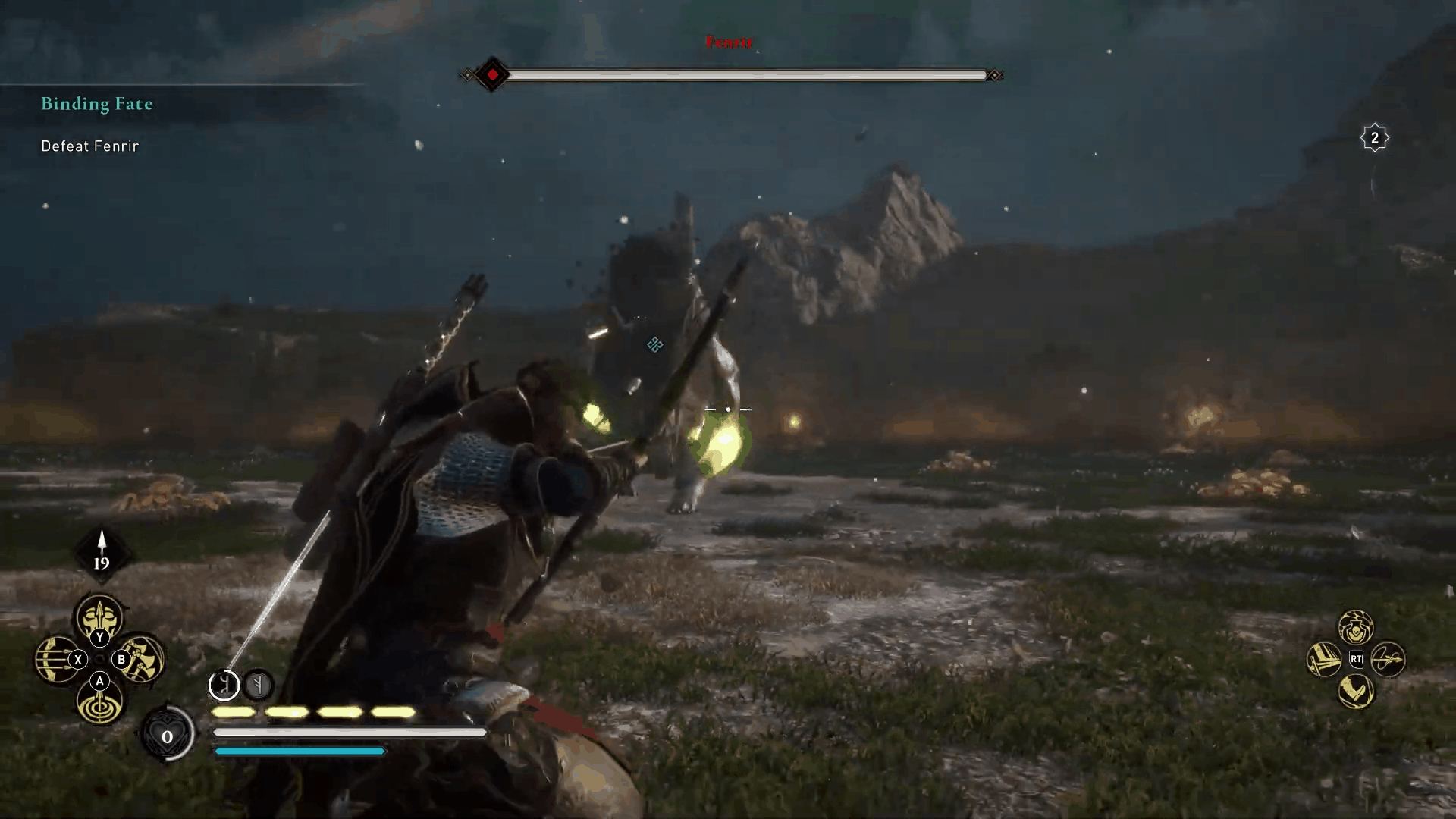Open the Binding Fate quest title
The image size is (1456, 819).
pyautogui.click(x=97, y=105)
